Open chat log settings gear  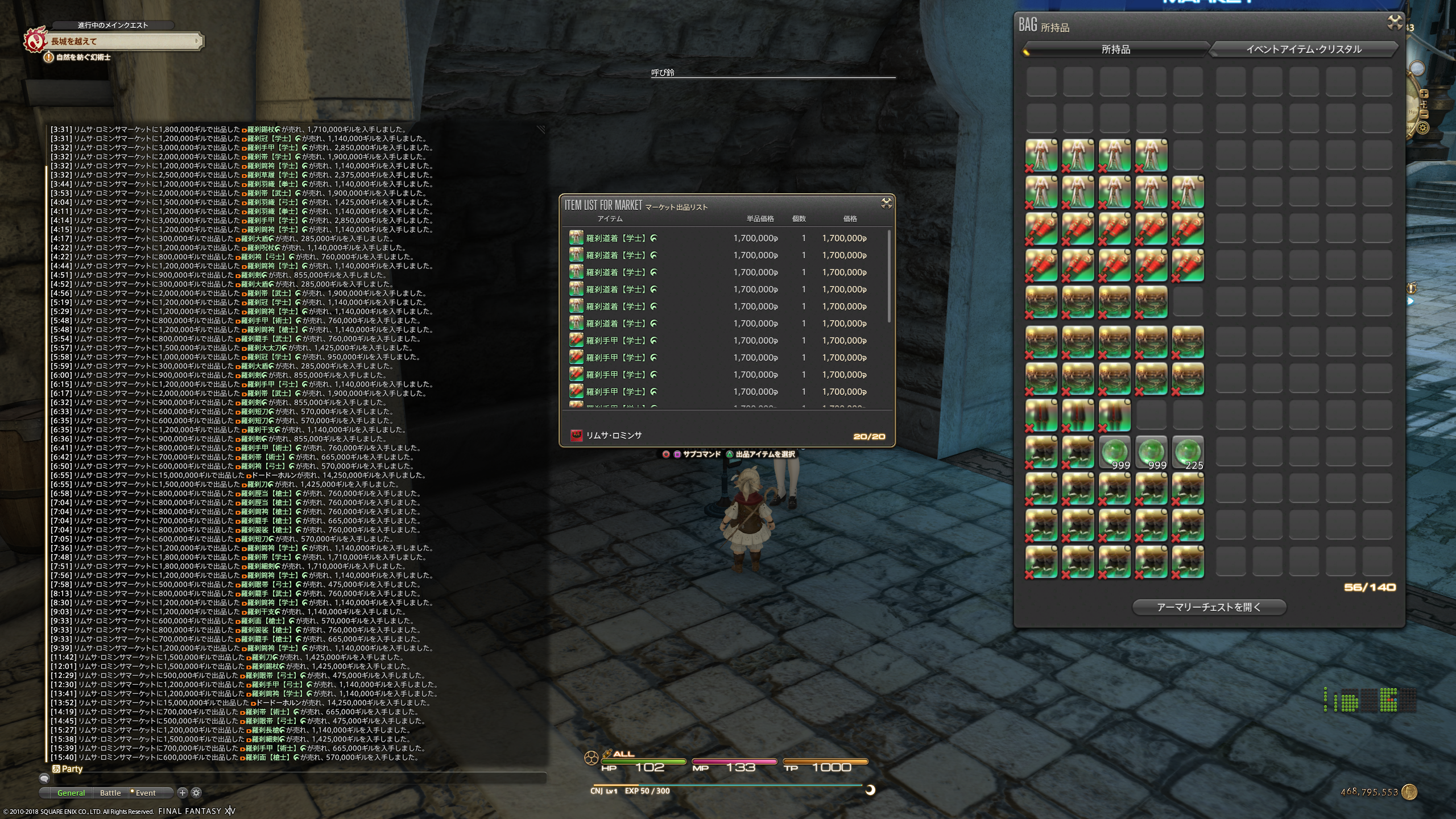tap(196, 793)
